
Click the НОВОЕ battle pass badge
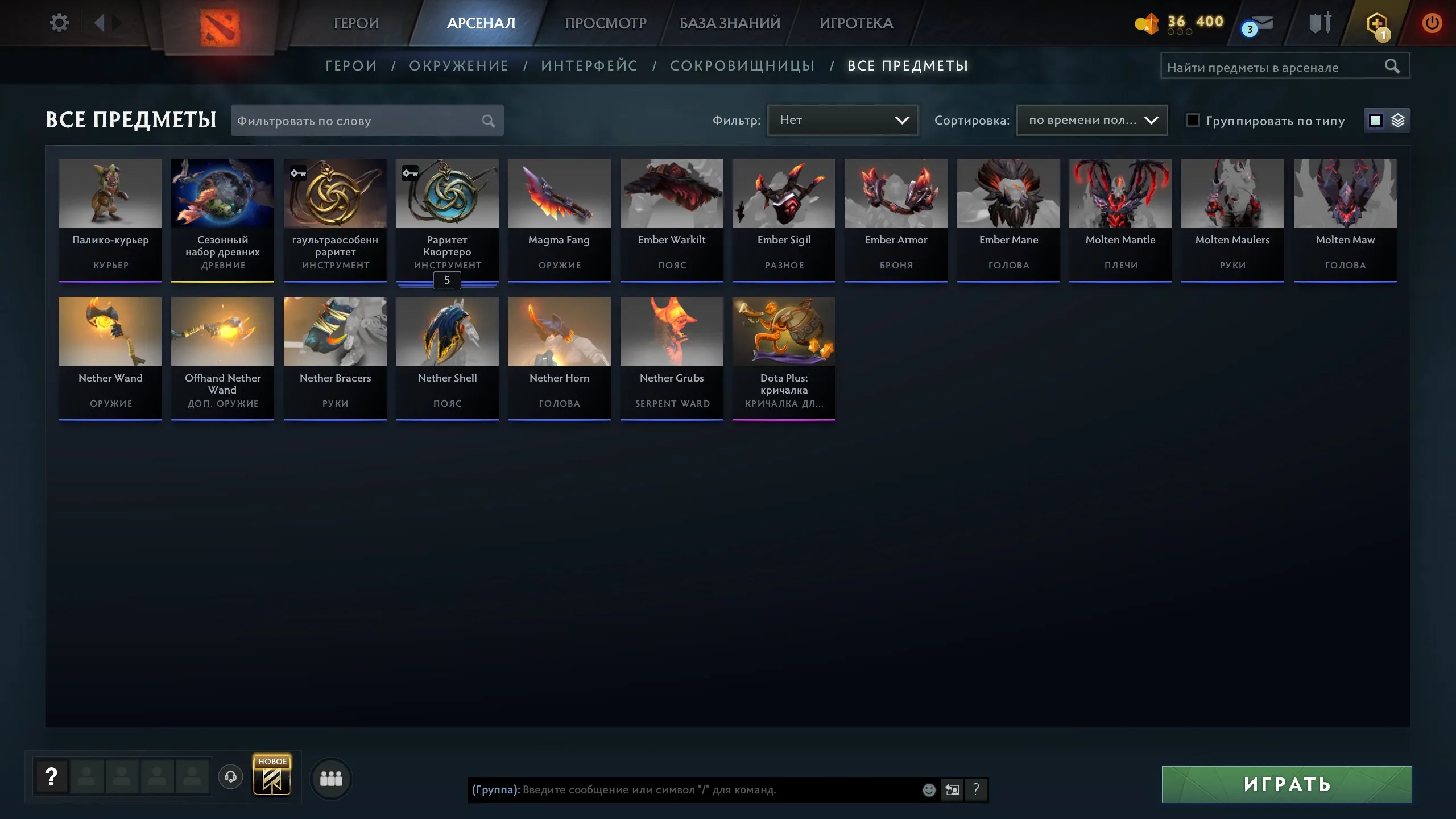point(272,775)
